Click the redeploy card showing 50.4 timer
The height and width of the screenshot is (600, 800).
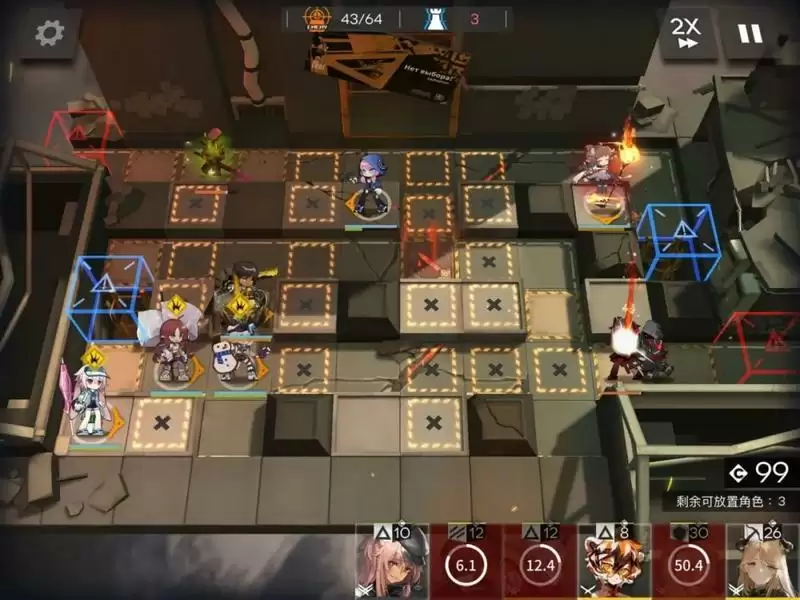click(688, 562)
